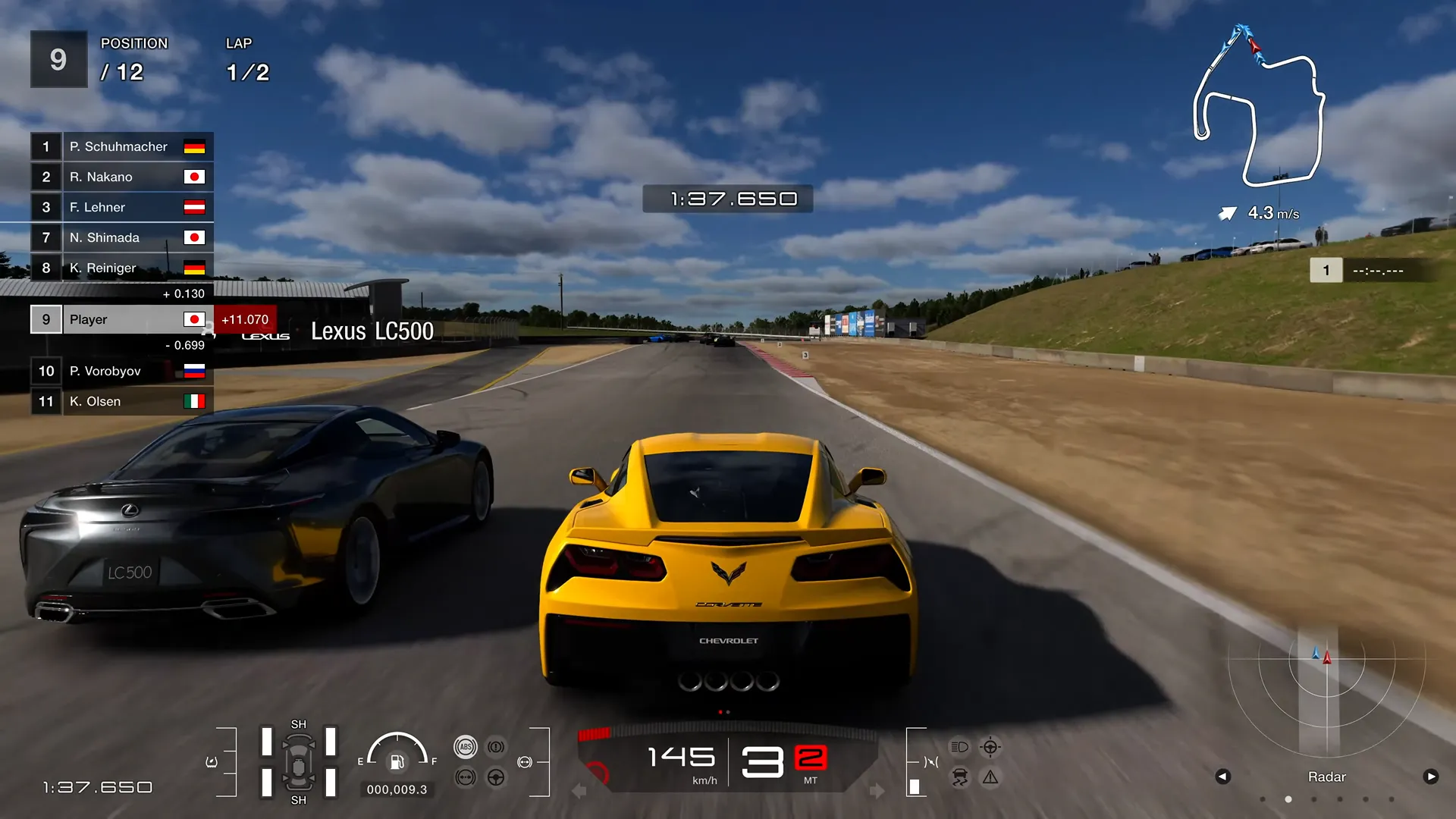Click the skidding car traction icon
Screen dimensions: 1456x819
pos(960,777)
